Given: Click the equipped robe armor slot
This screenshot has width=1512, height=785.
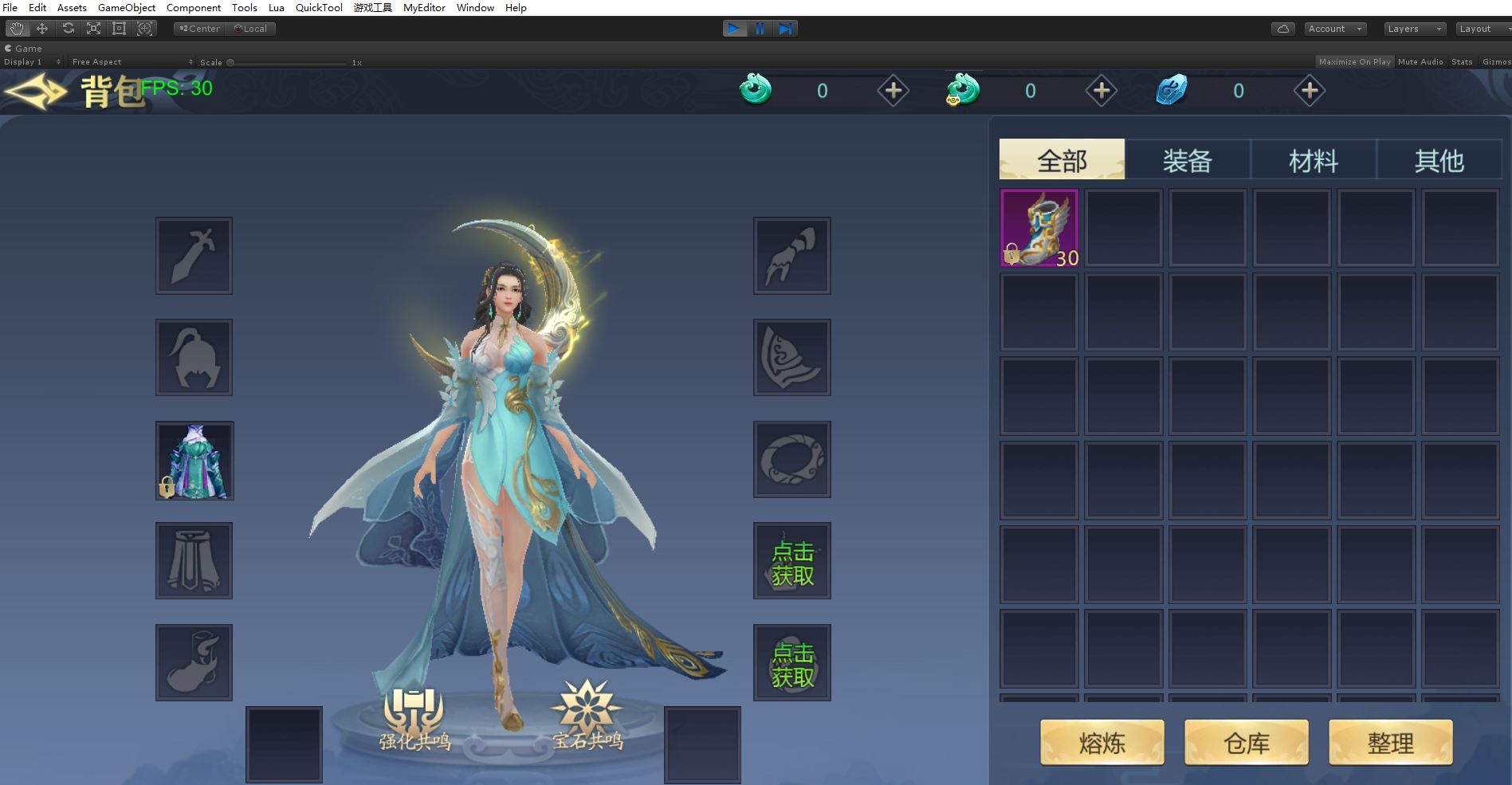Looking at the screenshot, I should coord(194,461).
